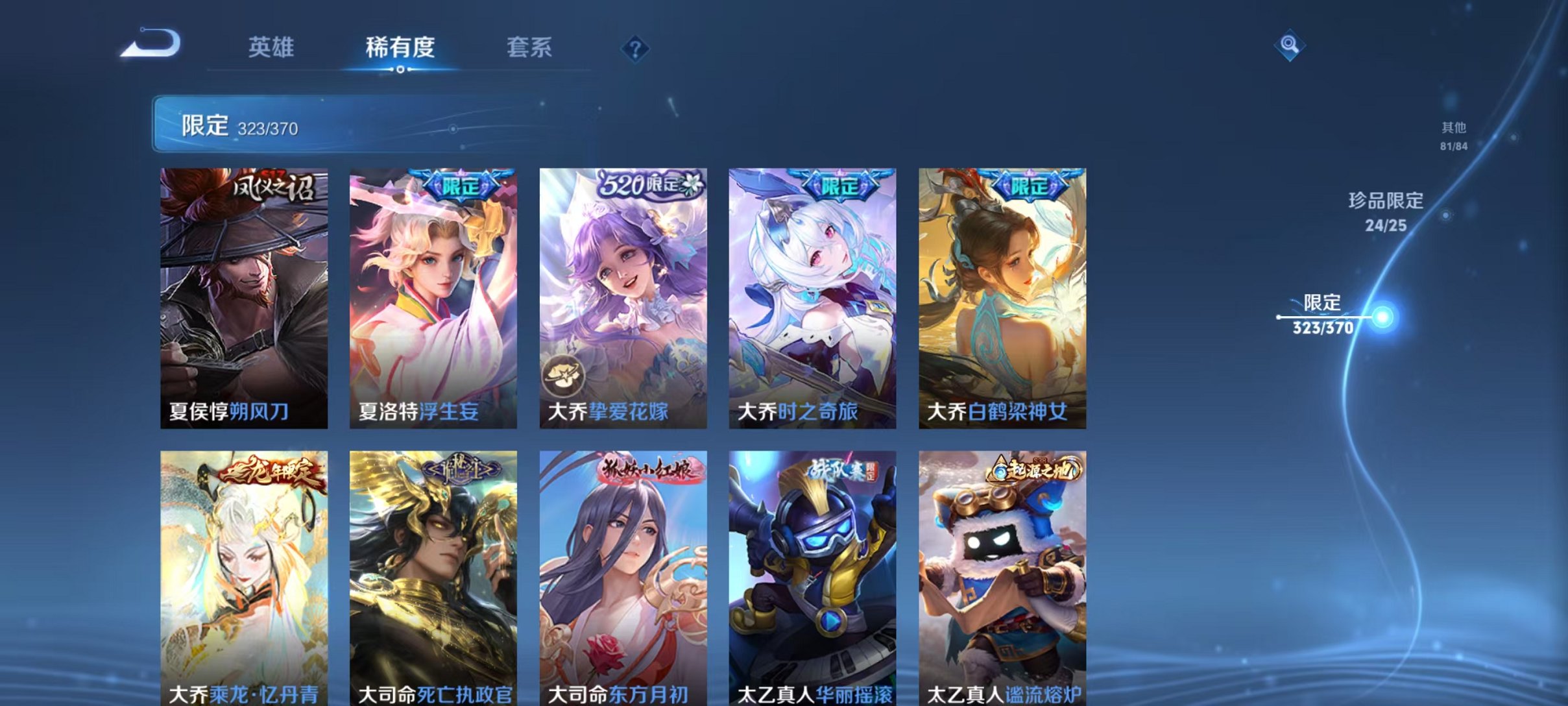
Task: Open the help question mark icon
Action: (x=638, y=48)
